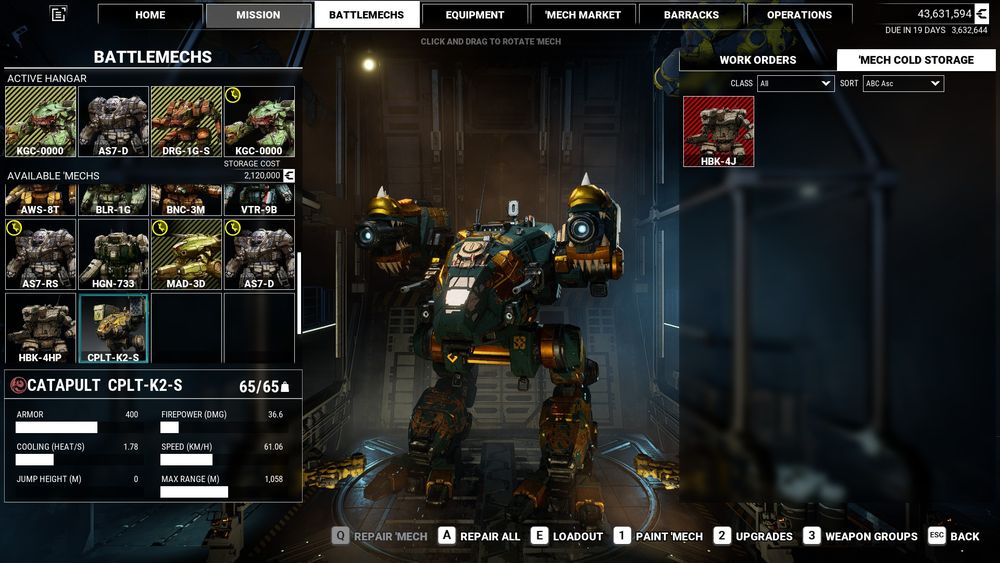
Task: Open the Barracks tab
Action: (x=691, y=15)
